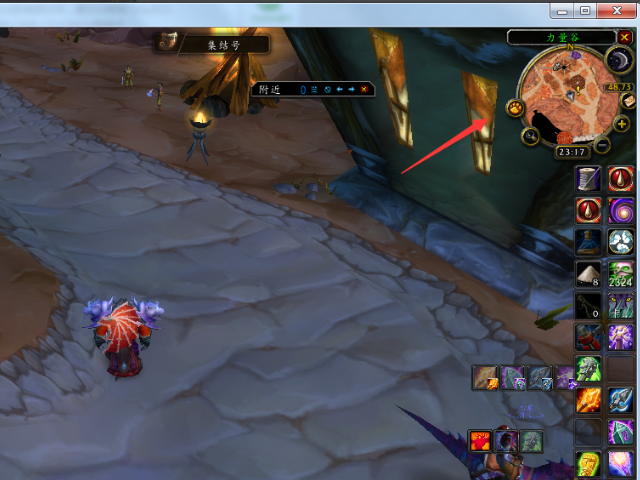This screenshot has height=480, width=640.
Task: Click the right arrow on 附近 bar
Action: point(352,89)
